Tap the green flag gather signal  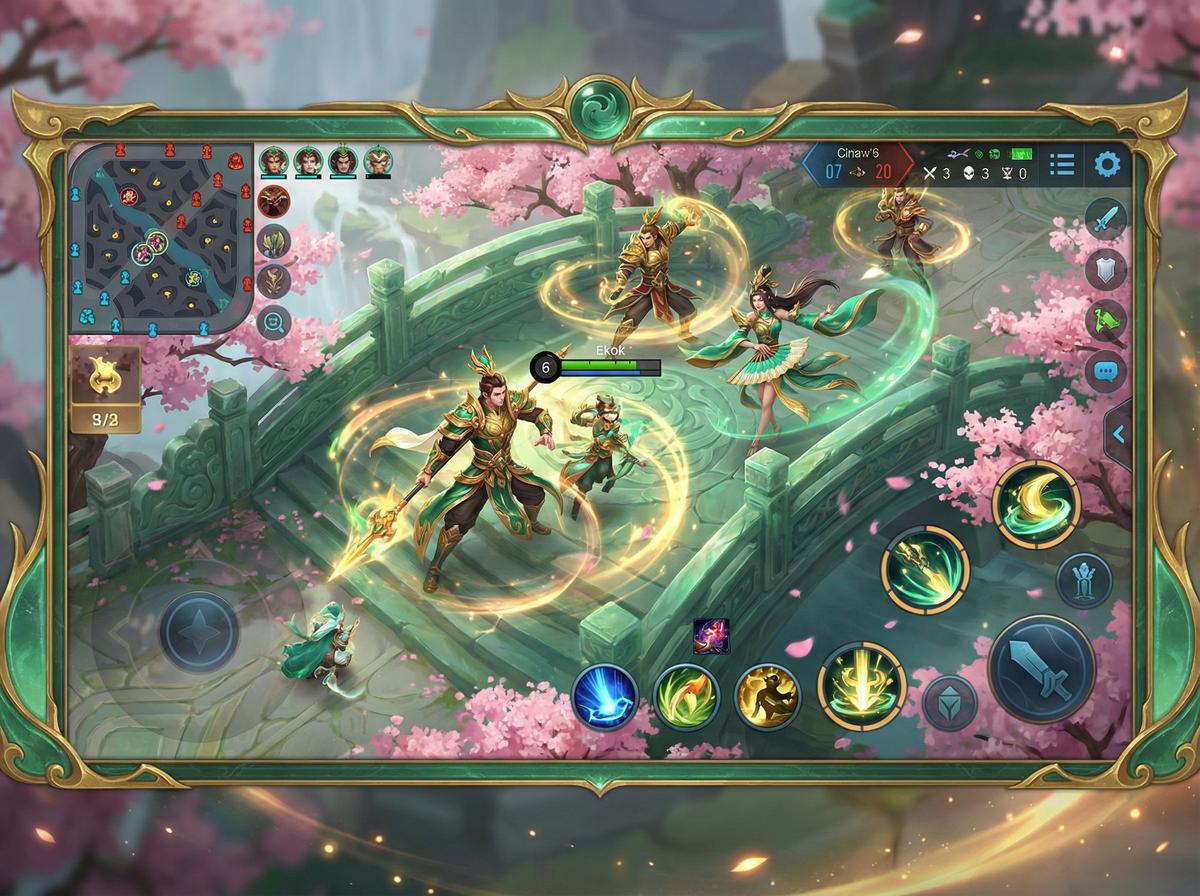(x=1106, y=320)
